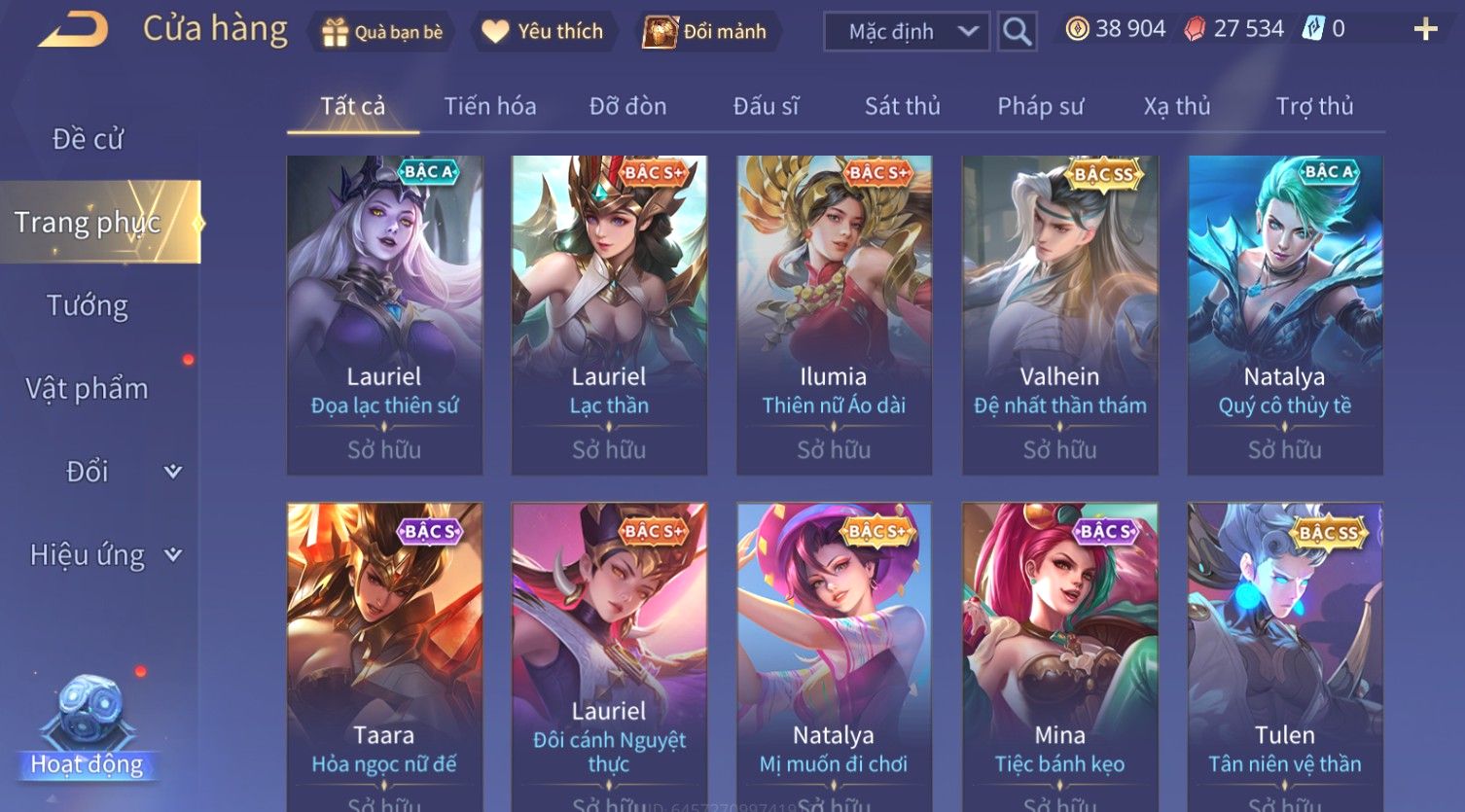1465x812 pixels.
Task: Open the Vật phẩm items section
Action: coord(88,389)
